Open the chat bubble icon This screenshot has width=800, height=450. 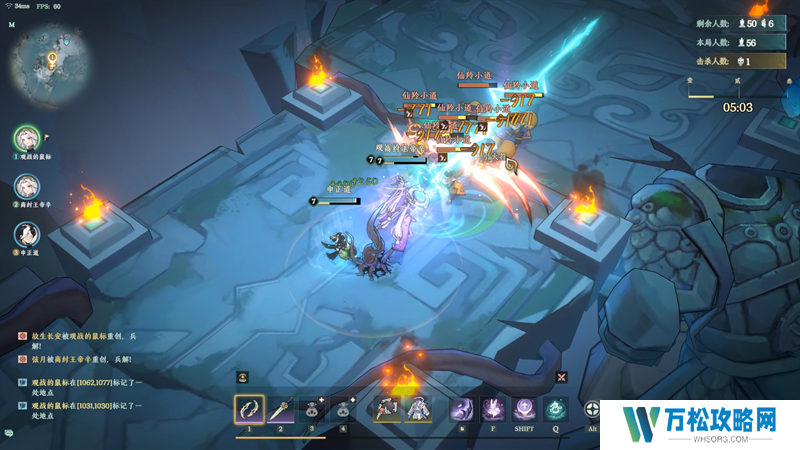(8, 433)
